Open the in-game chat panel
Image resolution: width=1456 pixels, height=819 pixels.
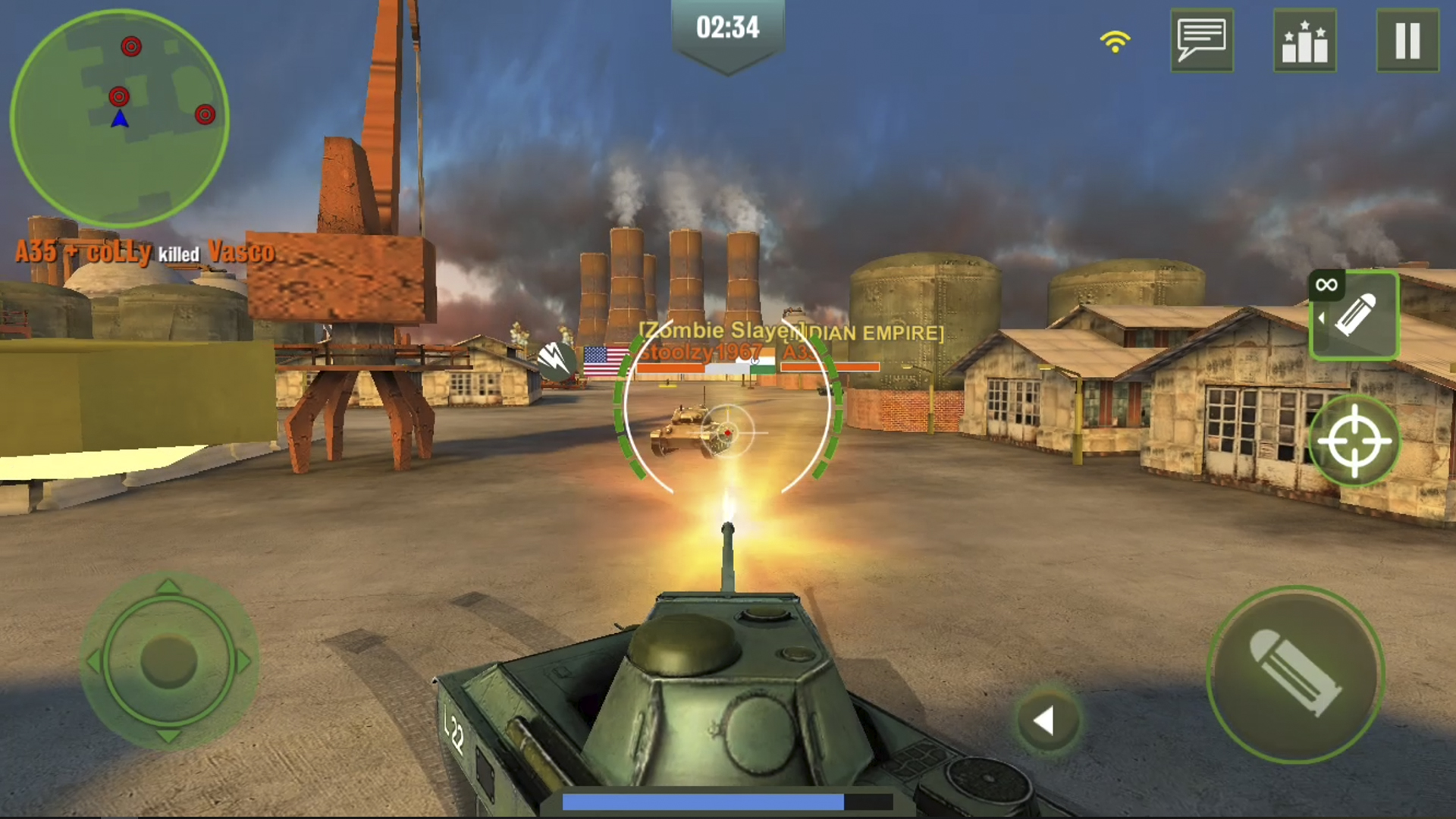tap(1202, 41)
